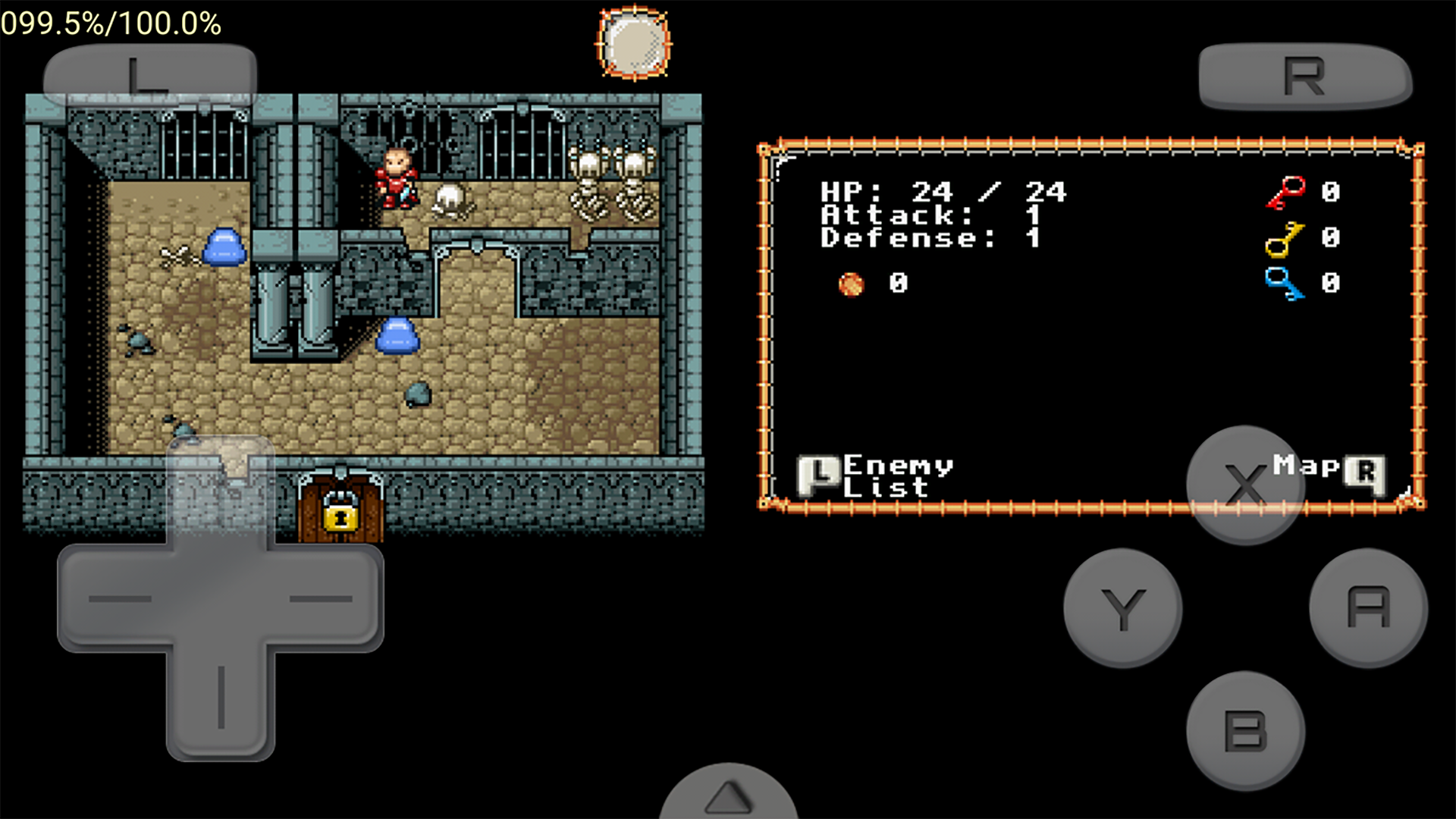Tap the blue slime enemy near the sword
This screenshot has width=1456, height=819.
point(223,246)
